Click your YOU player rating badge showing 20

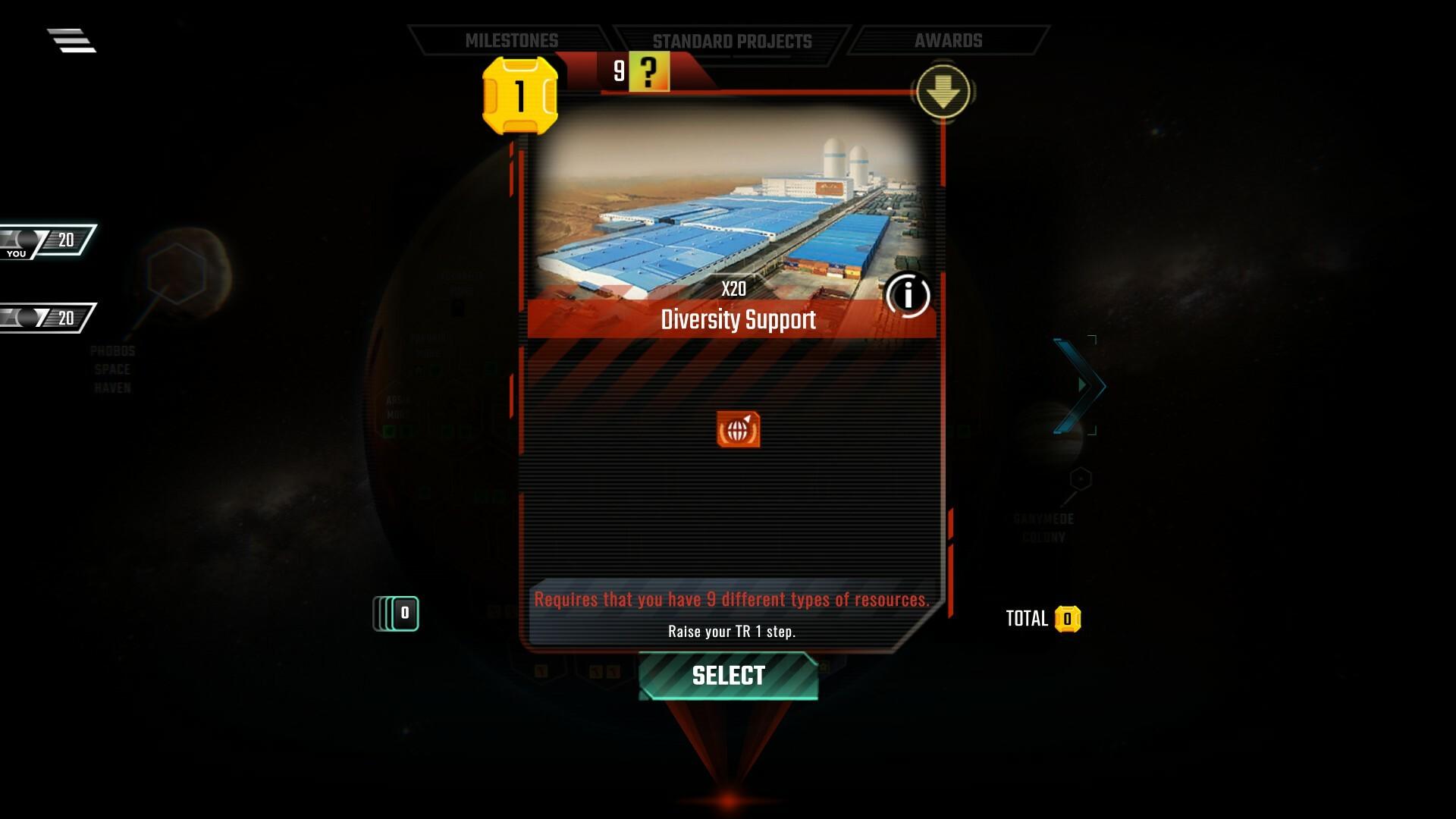pos(45,239)
